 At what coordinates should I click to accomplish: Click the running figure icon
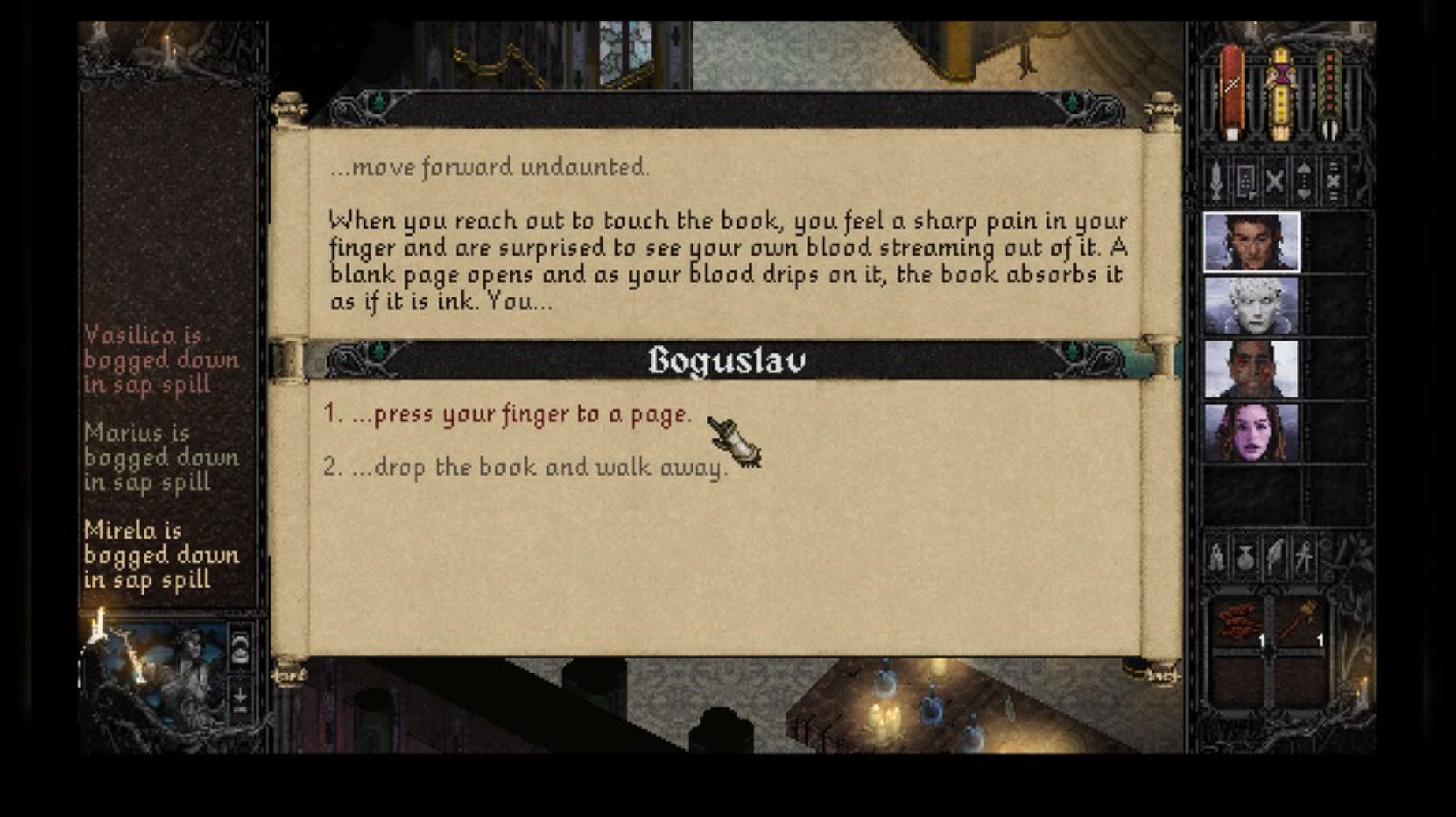click(x=1304, y=558)
